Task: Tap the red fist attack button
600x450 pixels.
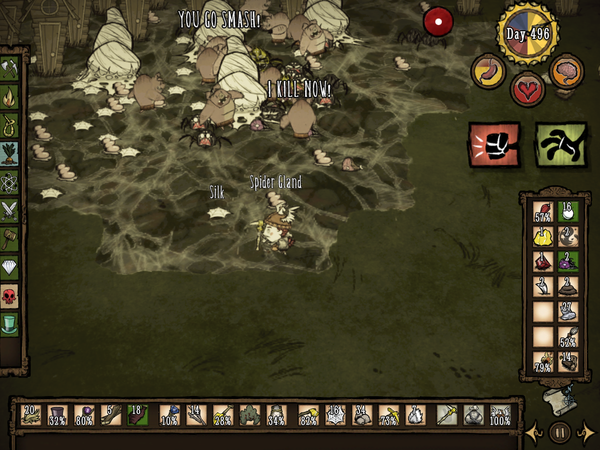Action: point(494,145)
